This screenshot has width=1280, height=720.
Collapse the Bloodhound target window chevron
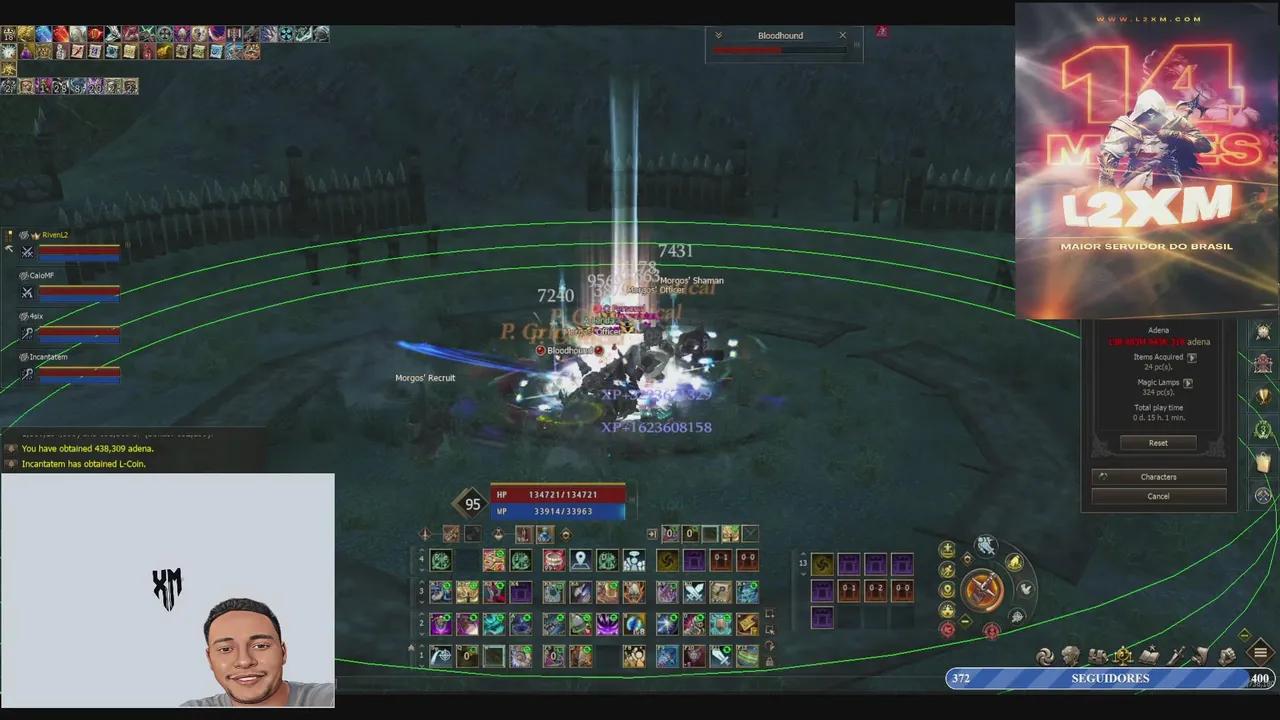click(718, 35)
